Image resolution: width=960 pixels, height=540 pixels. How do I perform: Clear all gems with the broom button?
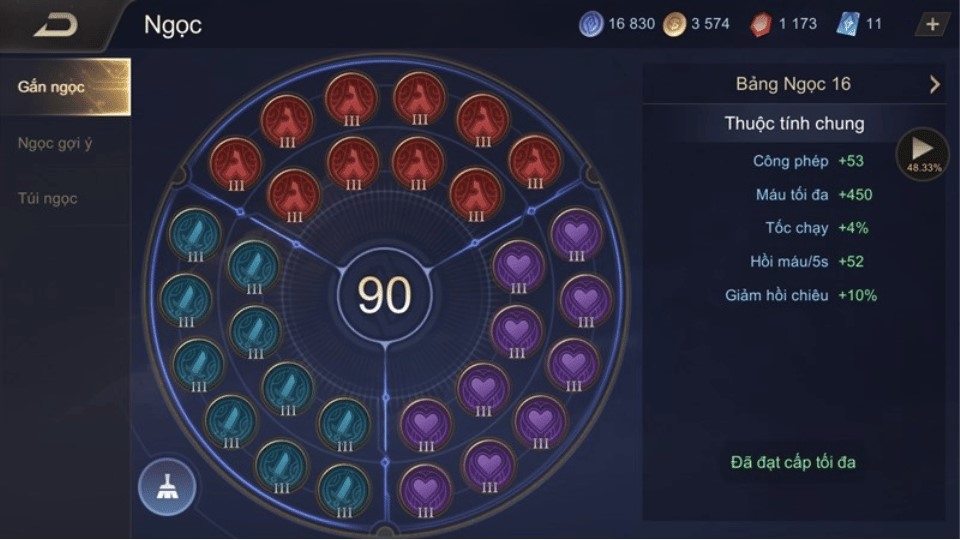167,487
